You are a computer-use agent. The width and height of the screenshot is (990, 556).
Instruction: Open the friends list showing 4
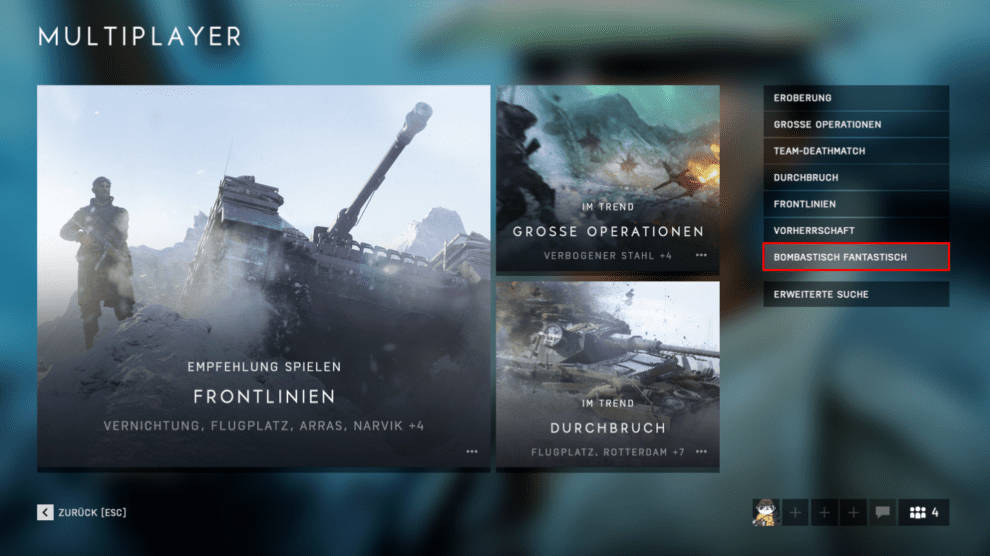tap(923, 513)
